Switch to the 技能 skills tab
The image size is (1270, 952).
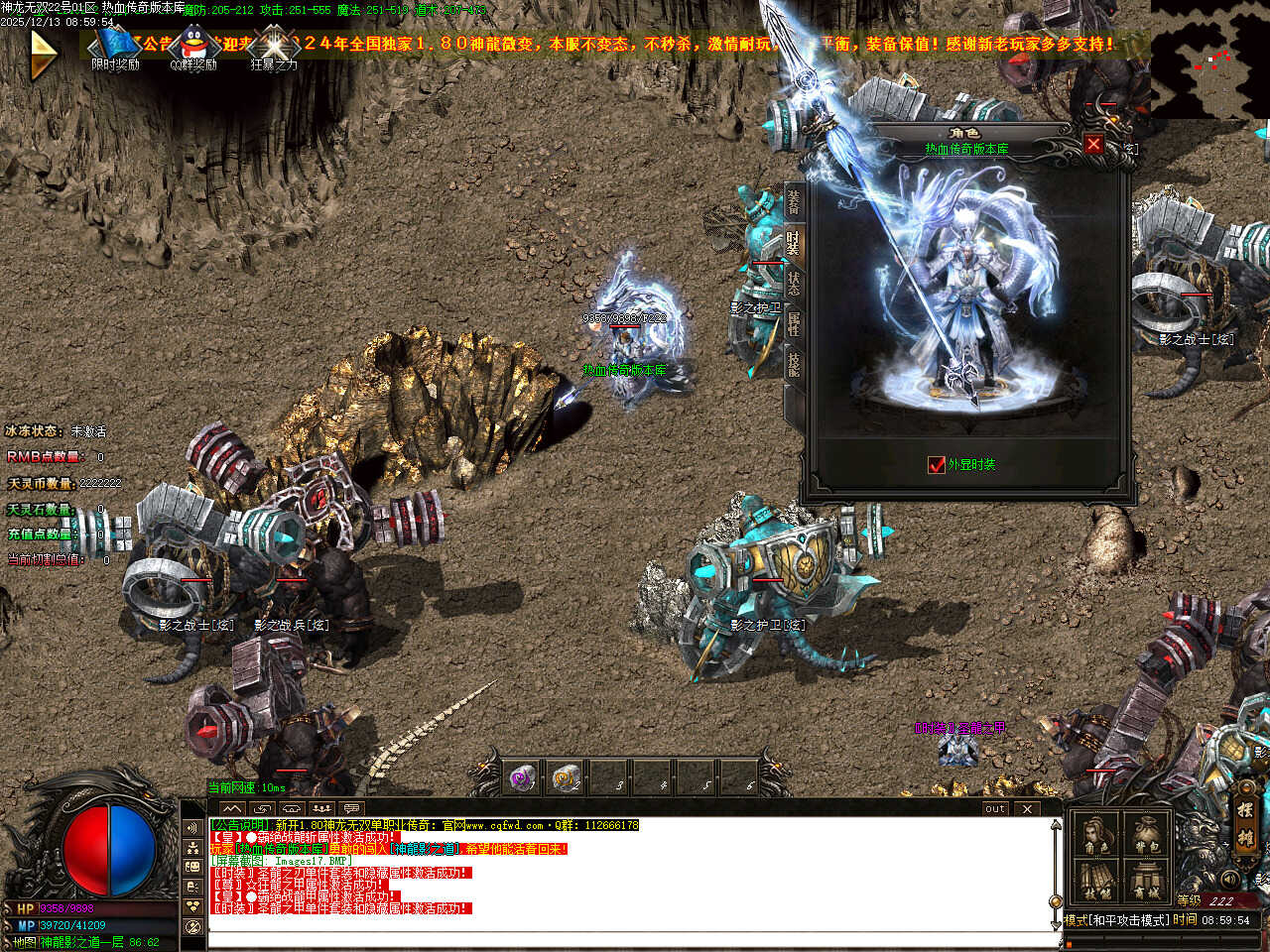point(793,364)
